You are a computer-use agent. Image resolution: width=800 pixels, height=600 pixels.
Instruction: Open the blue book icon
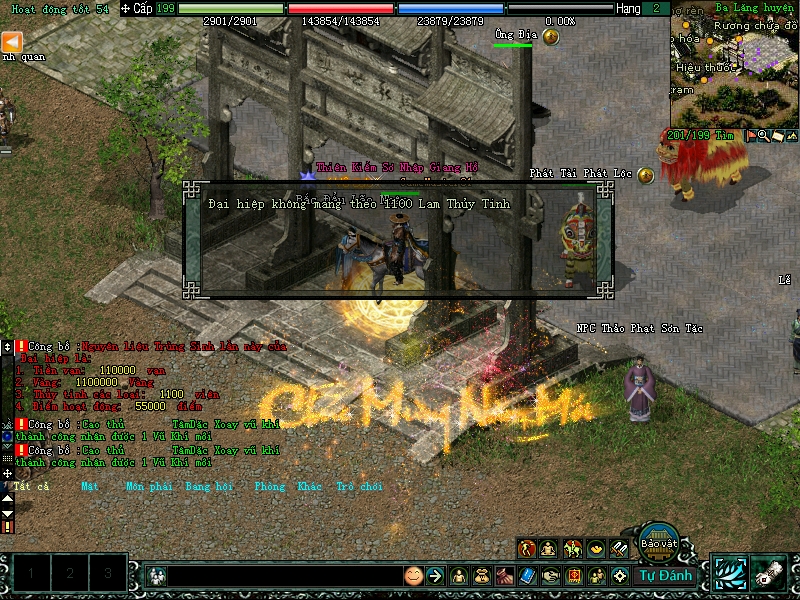click(x=528, y=576)
